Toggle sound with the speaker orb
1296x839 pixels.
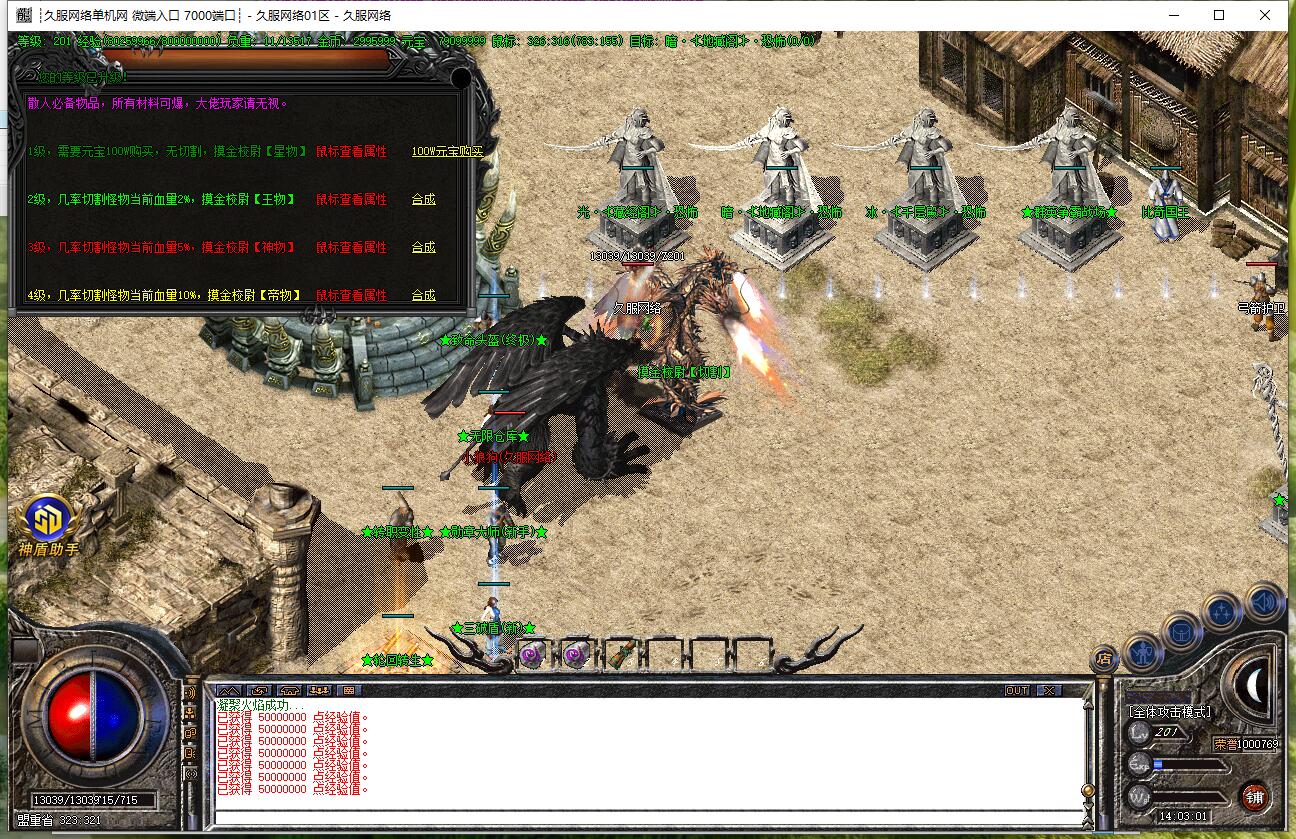[1264, 602]
